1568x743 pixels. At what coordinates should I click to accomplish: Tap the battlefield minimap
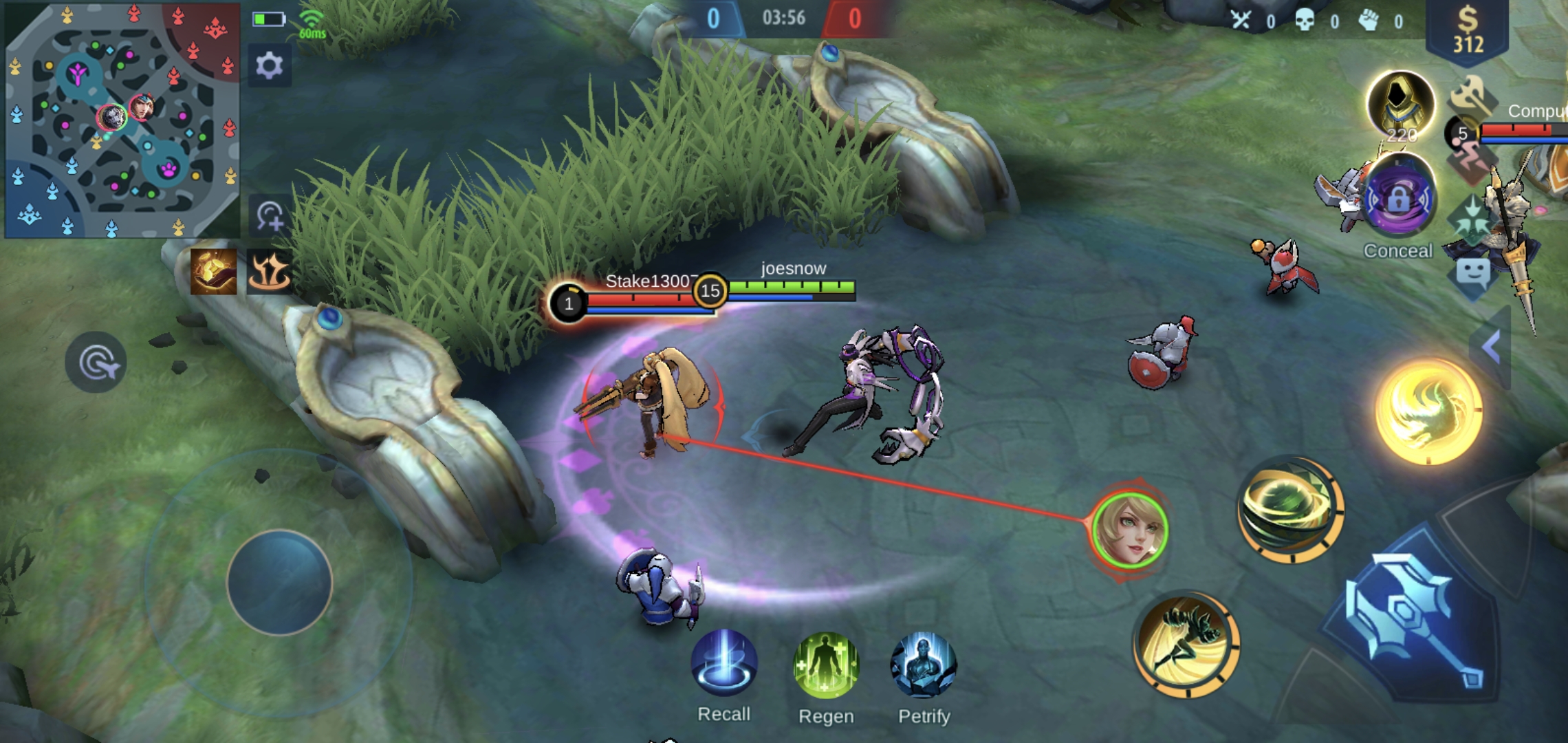click(122, 120)
